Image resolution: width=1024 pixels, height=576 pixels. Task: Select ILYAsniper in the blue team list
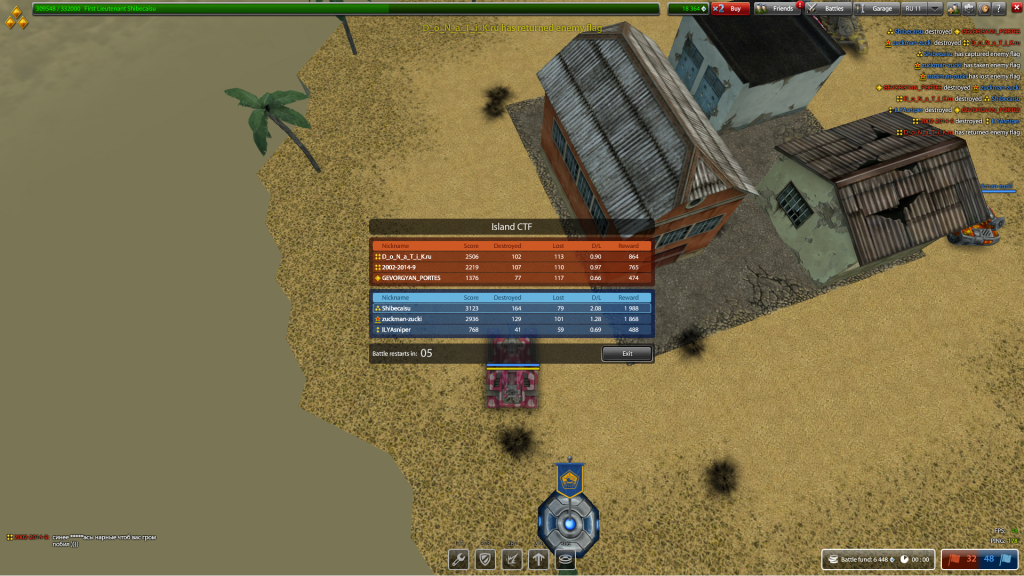(x=511, y=329)
